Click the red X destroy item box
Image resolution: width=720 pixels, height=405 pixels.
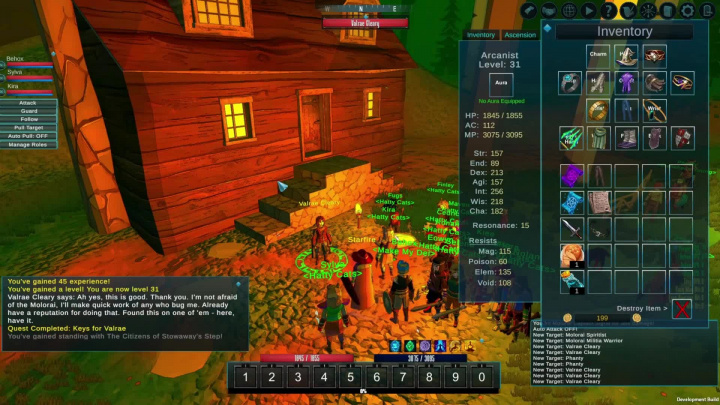click(x=682, y=308)
